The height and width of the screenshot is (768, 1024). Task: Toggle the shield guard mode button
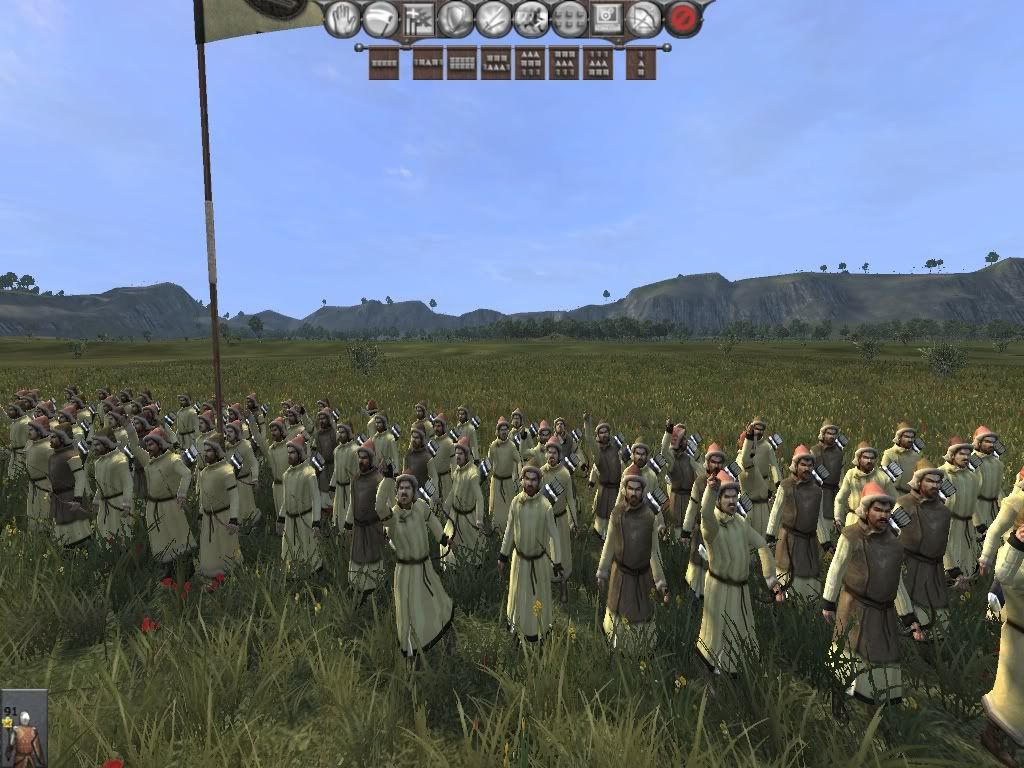pyautogui.click(x=456, y=19)
